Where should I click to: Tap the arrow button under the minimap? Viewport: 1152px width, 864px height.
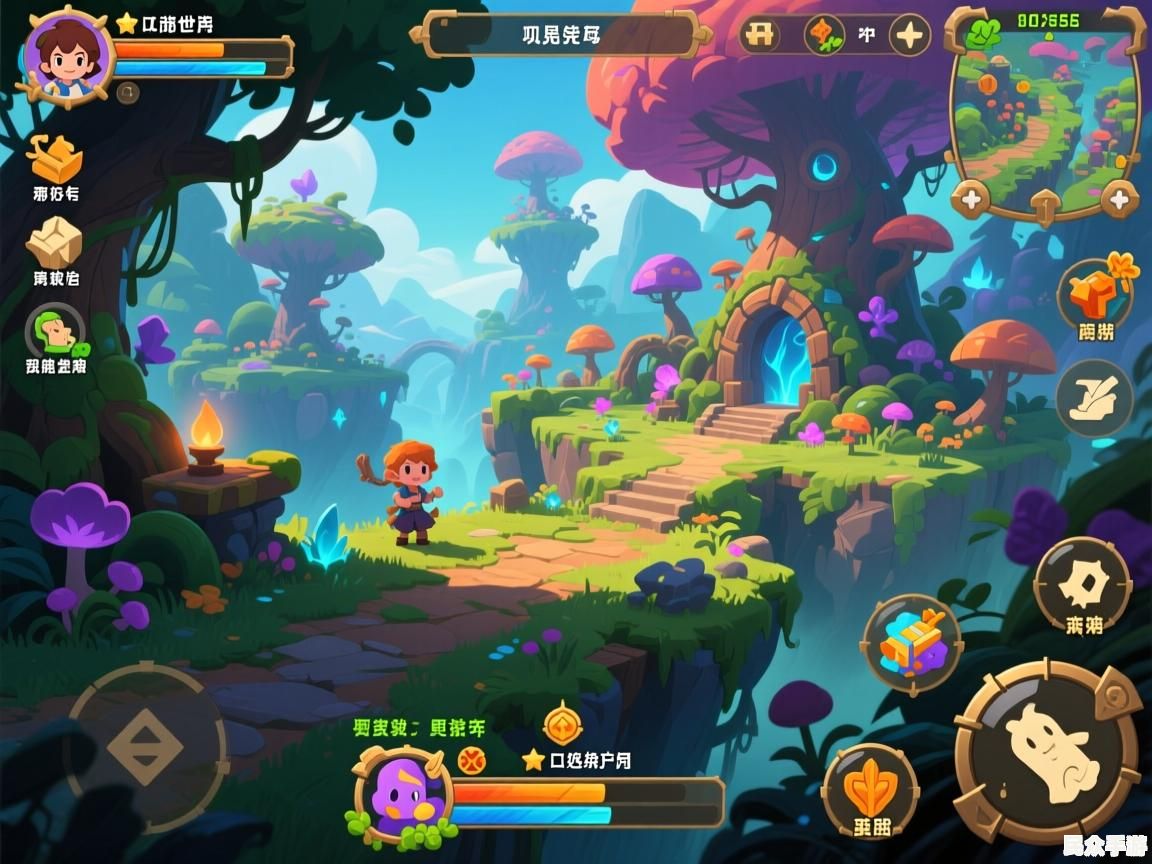coord(1044,205)
